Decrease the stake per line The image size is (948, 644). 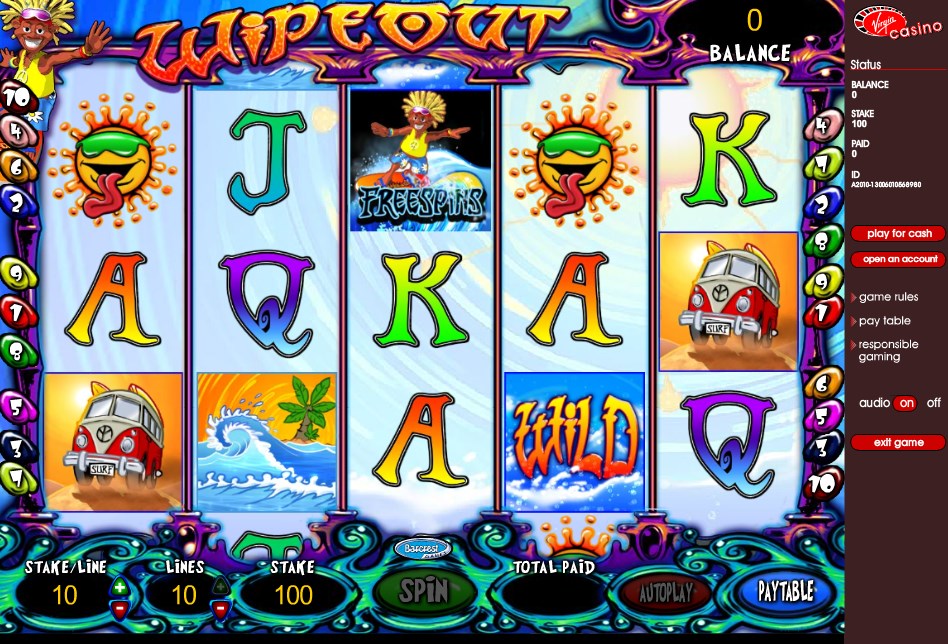pos(120,606)
